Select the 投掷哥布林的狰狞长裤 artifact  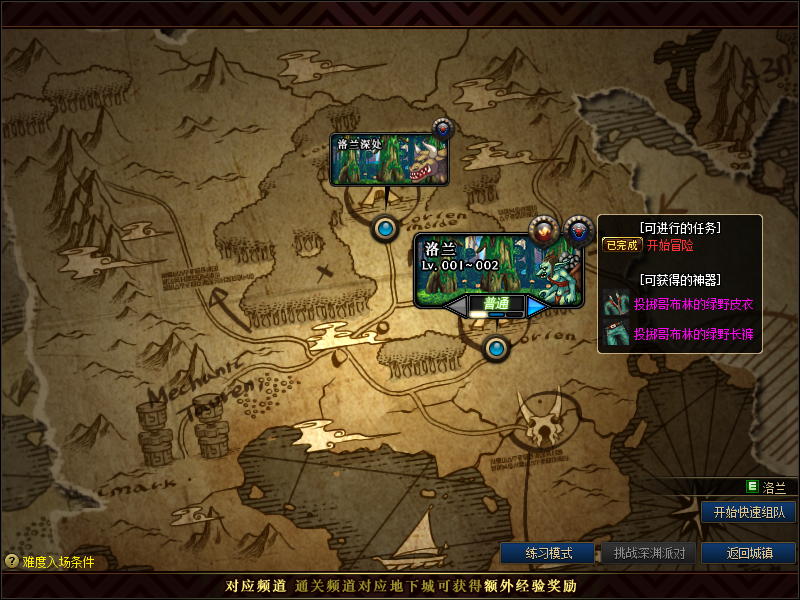click(692, 333)
